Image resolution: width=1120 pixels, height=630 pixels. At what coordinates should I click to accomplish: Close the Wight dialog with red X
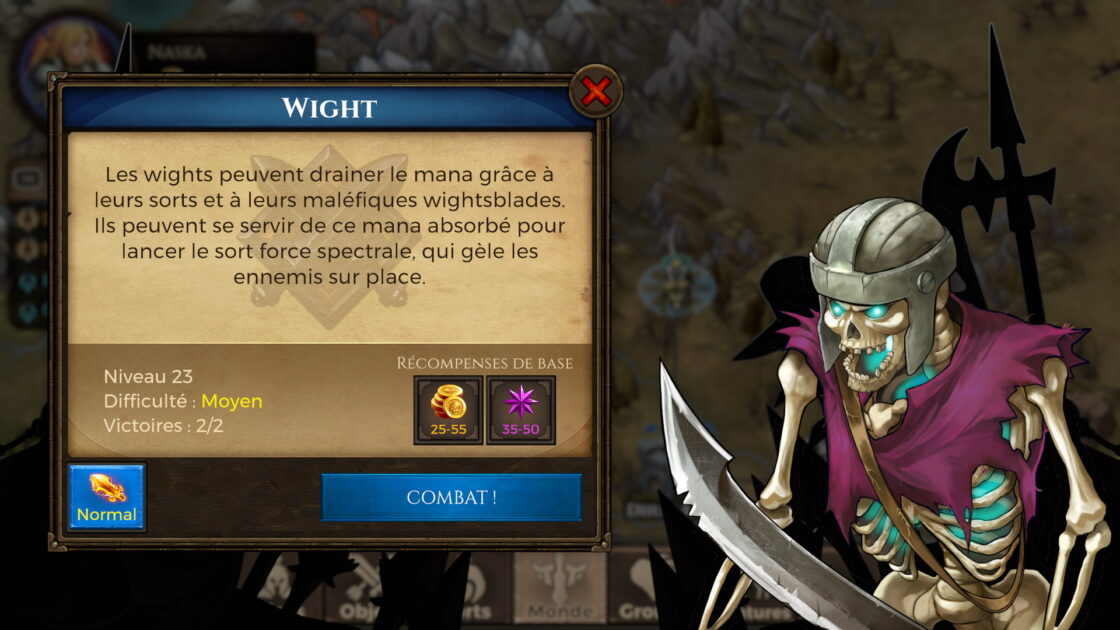596,93
